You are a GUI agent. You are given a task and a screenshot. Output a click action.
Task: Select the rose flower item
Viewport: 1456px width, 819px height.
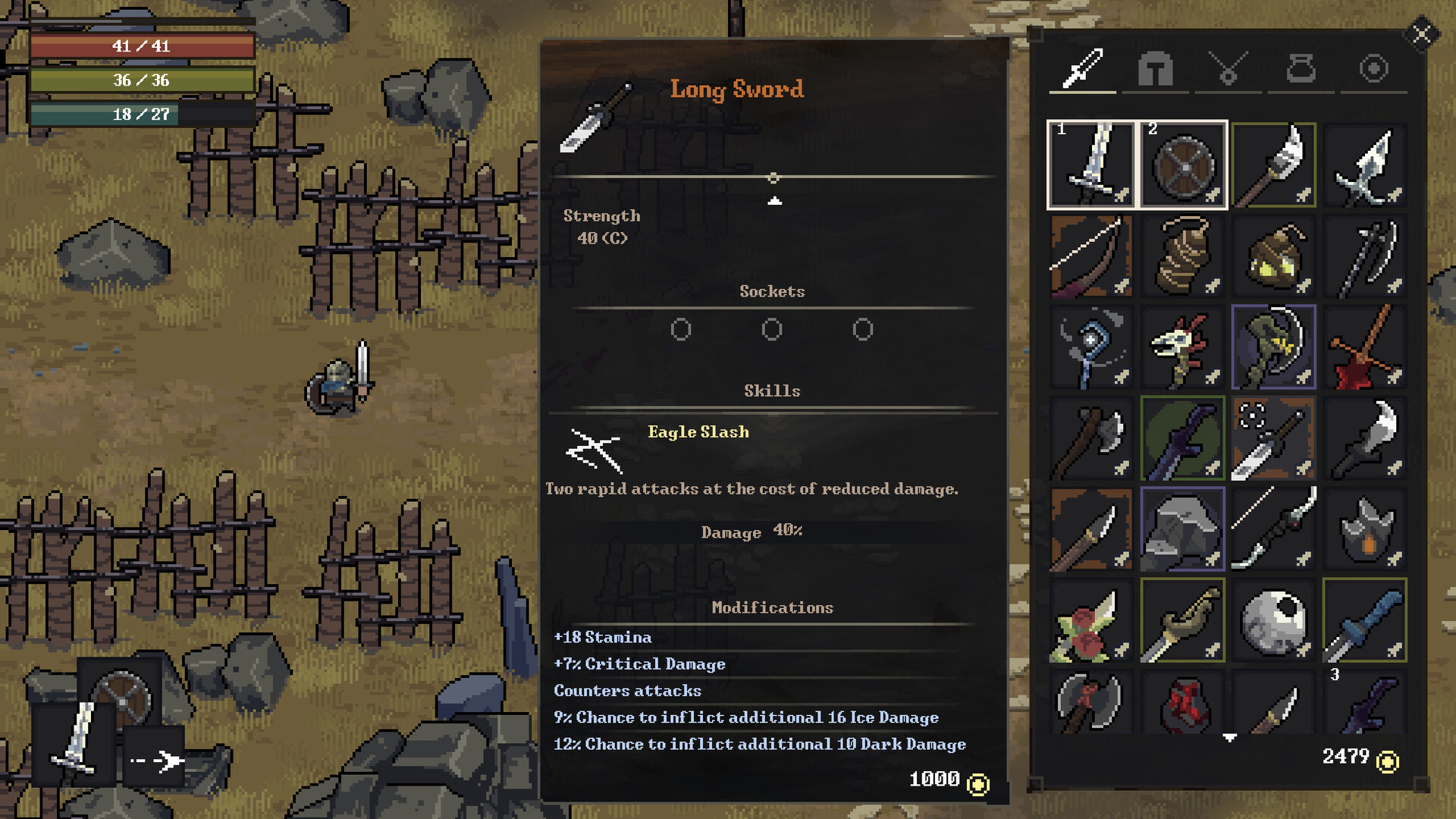pos(1092,618)
